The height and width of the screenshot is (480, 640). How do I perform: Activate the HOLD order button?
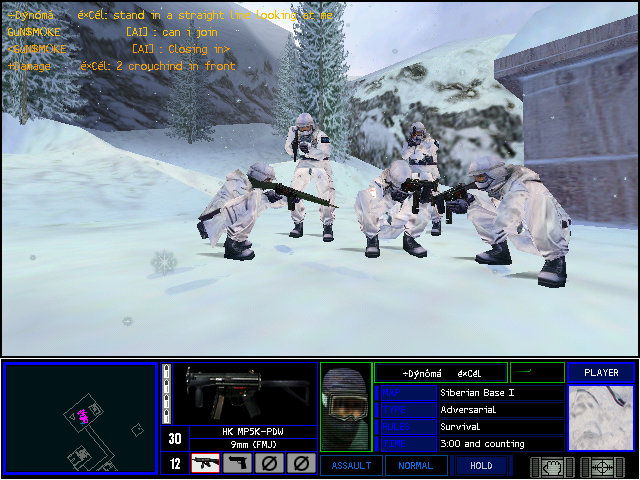tap(480, 465)
